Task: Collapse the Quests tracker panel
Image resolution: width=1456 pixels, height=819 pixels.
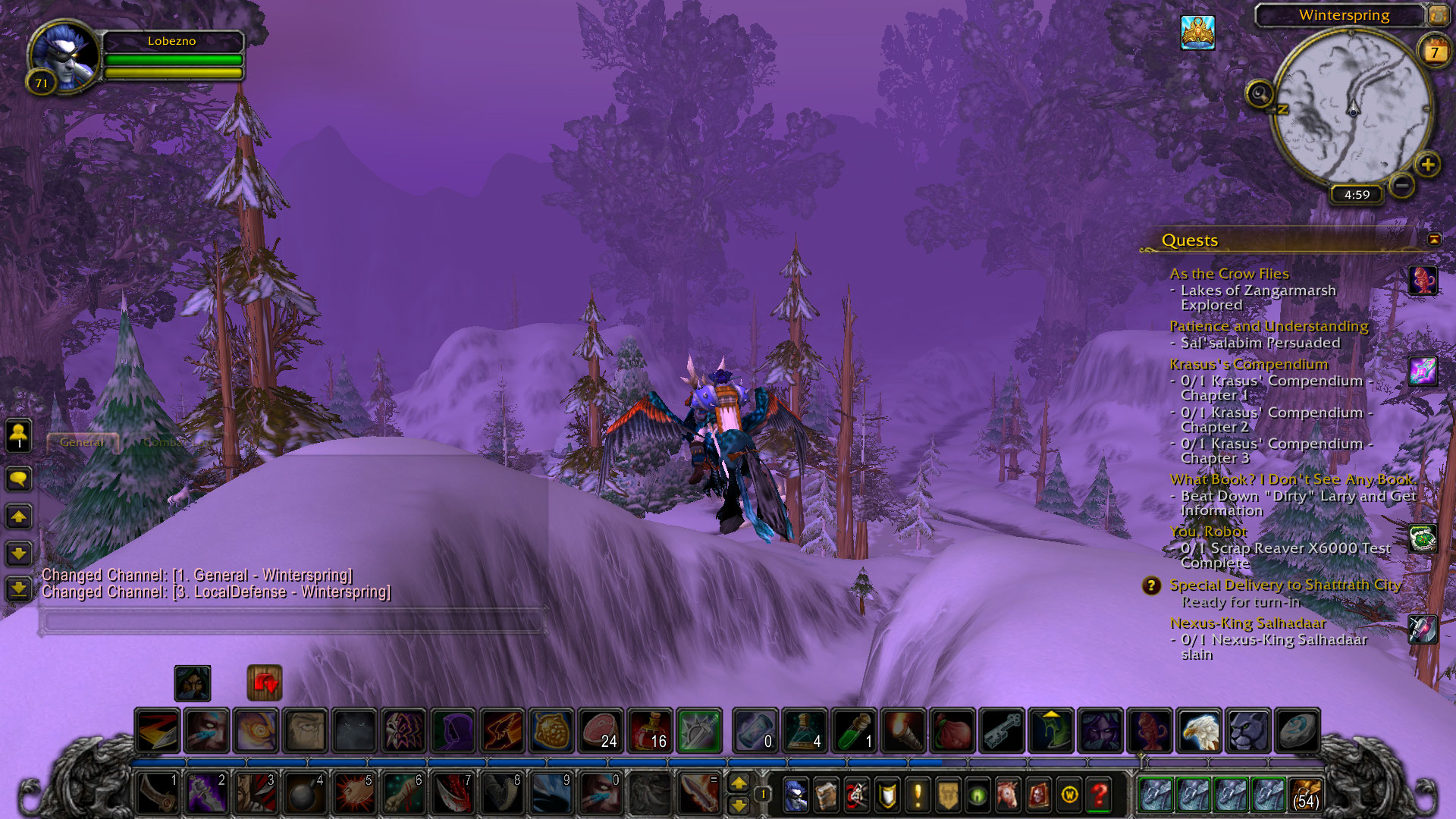Action: (x=1433, y=240)
